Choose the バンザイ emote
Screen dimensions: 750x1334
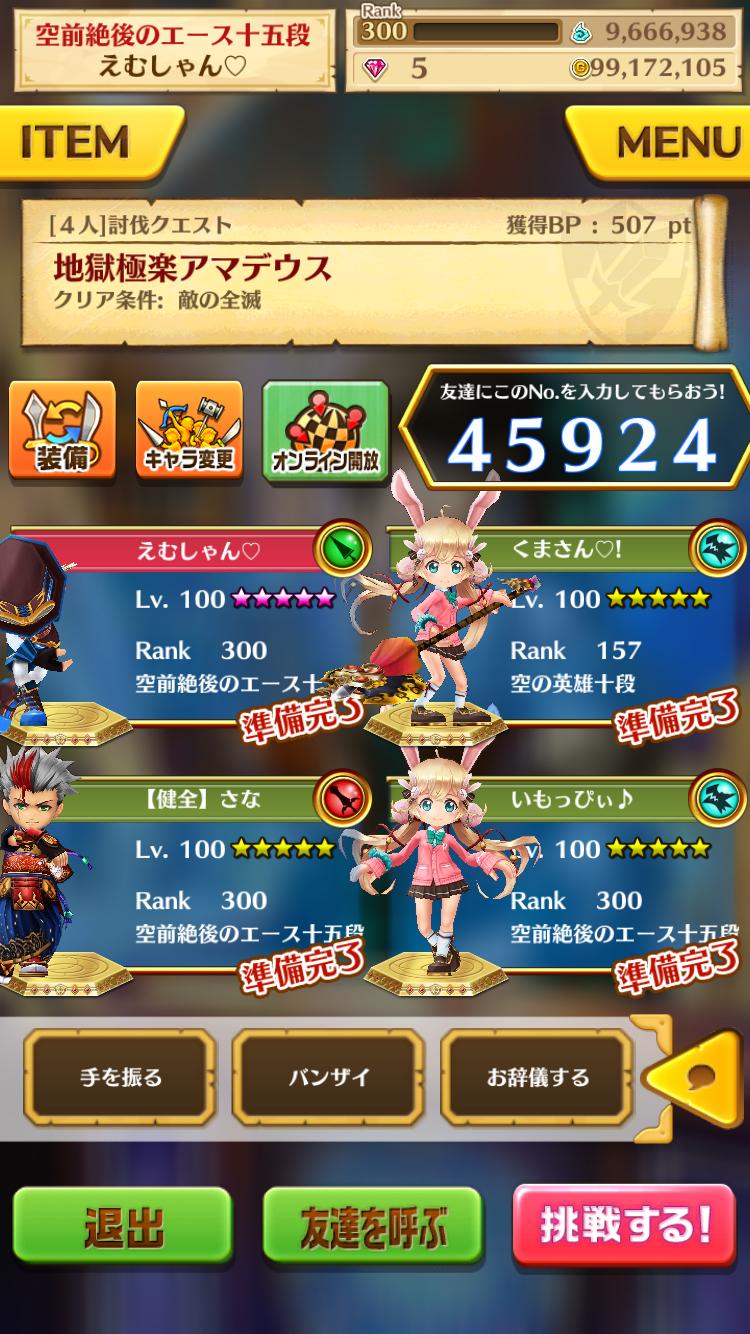click(x=329, y=1077)
